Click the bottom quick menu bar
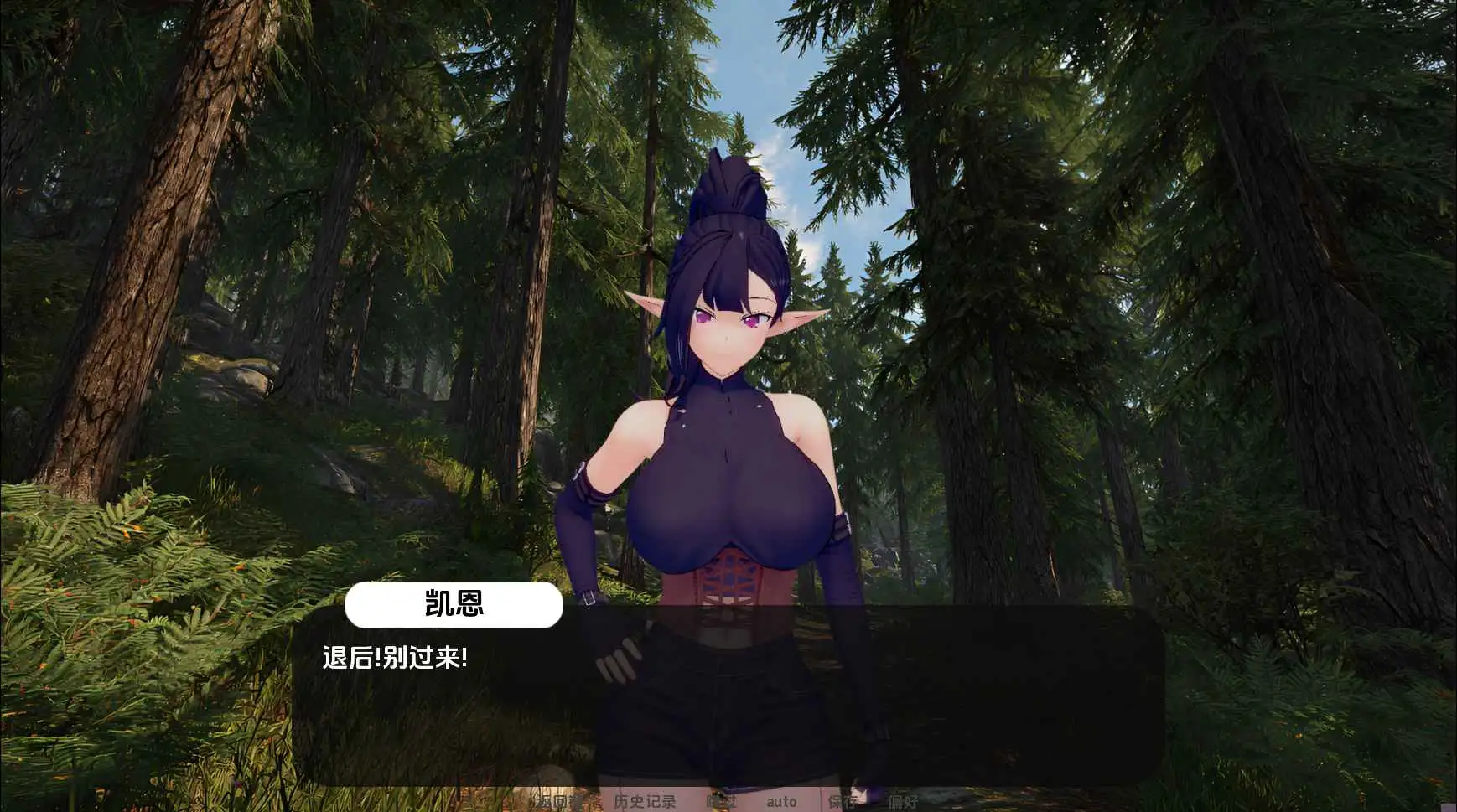 pos(729,801)
